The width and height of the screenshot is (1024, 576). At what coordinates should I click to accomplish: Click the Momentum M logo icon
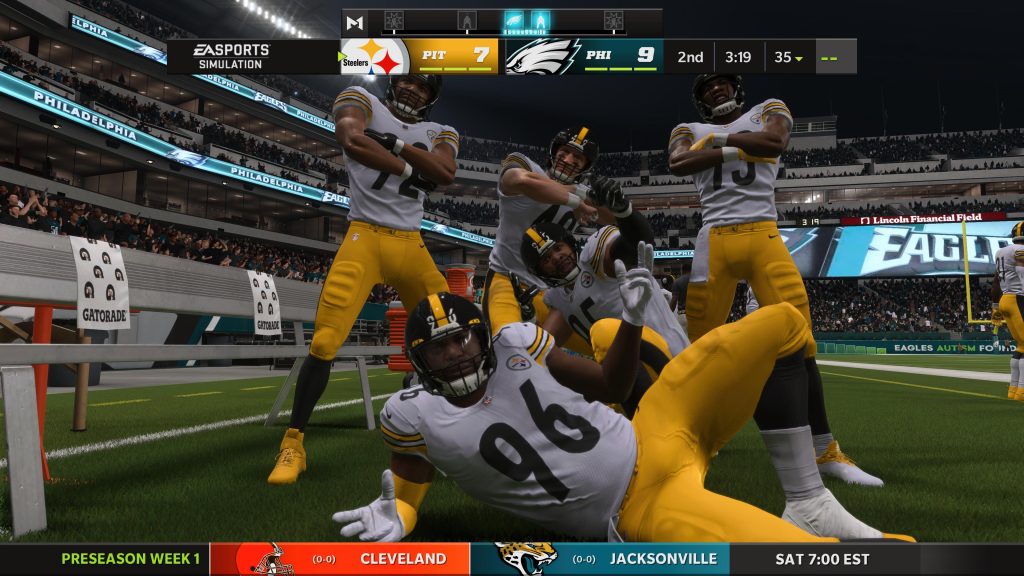click(354, 22)
